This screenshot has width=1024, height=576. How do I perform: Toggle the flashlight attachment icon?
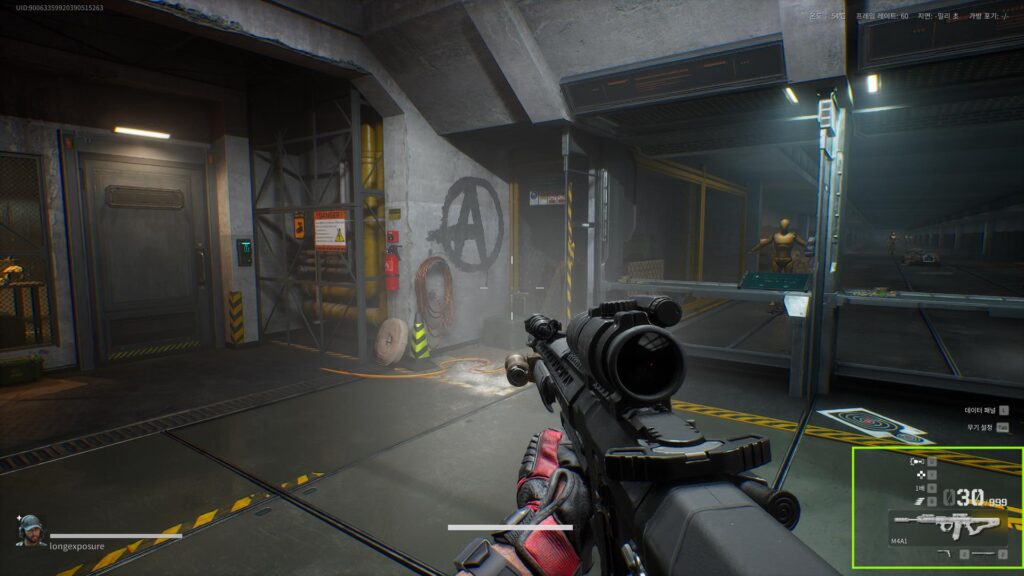[x=915, y=461]
